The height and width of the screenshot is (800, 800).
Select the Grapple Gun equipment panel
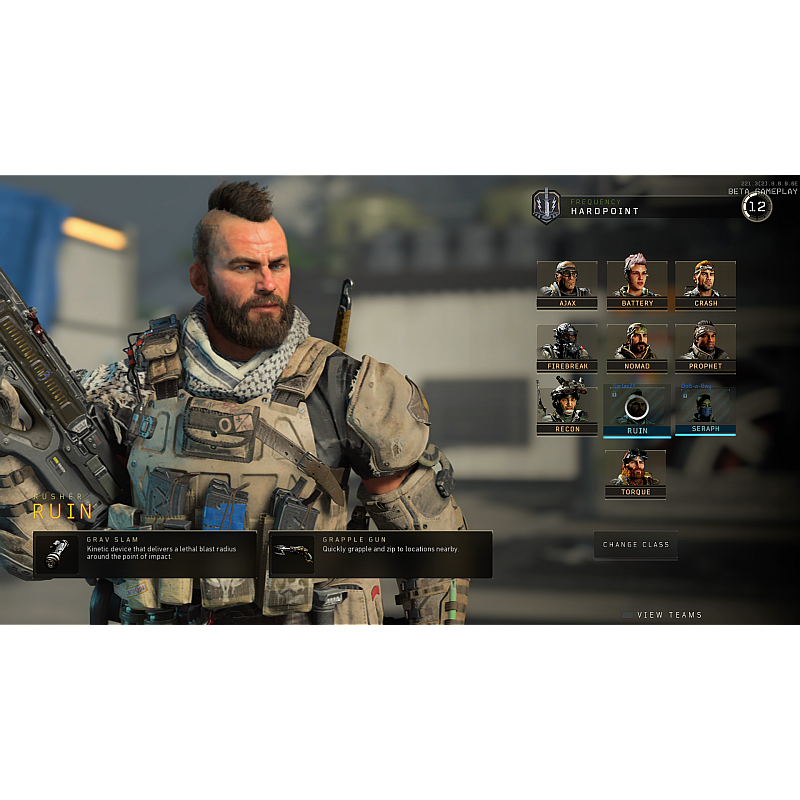[x=380, y=554]
